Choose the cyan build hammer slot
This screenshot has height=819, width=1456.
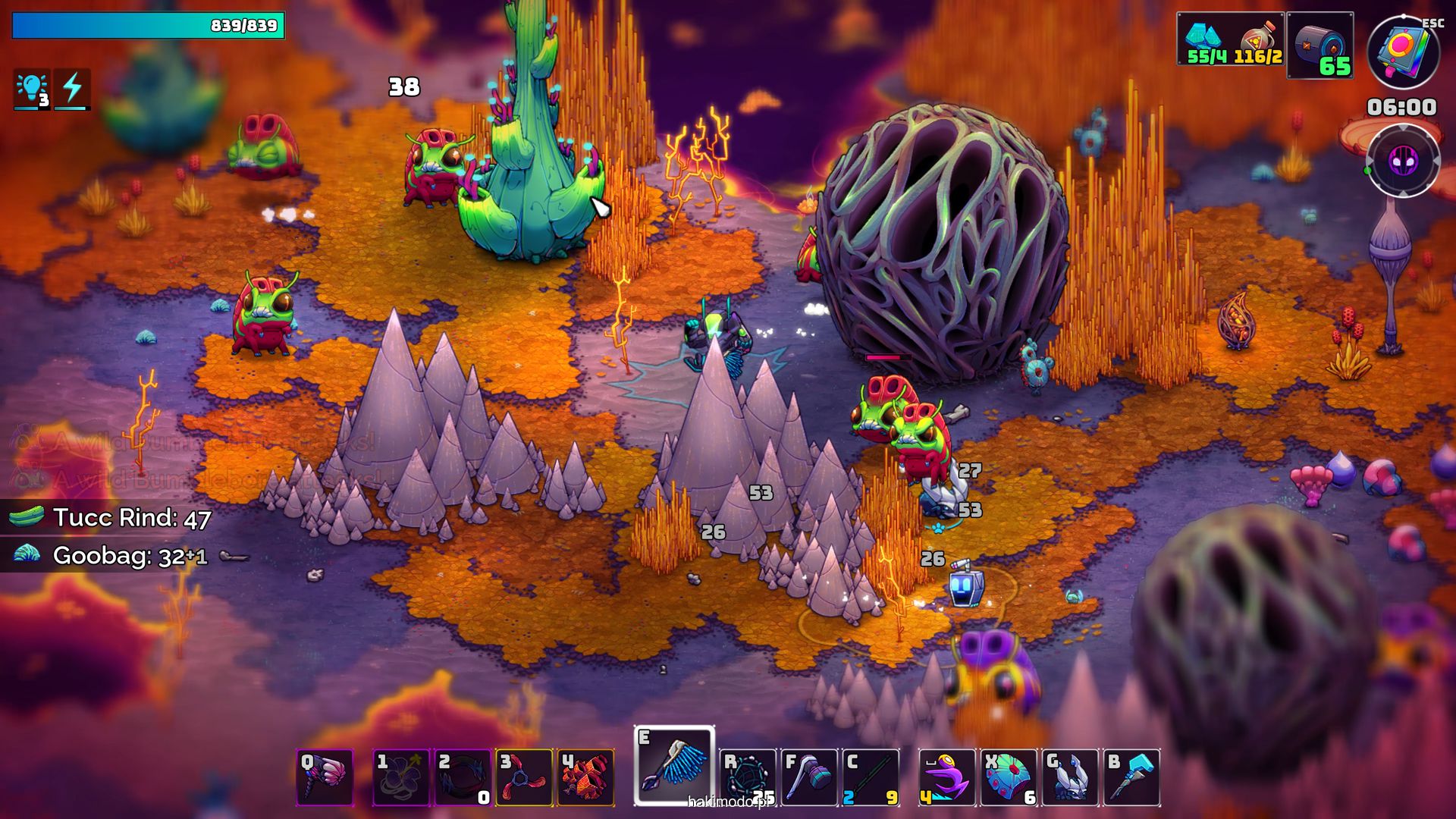(1132, 777)
